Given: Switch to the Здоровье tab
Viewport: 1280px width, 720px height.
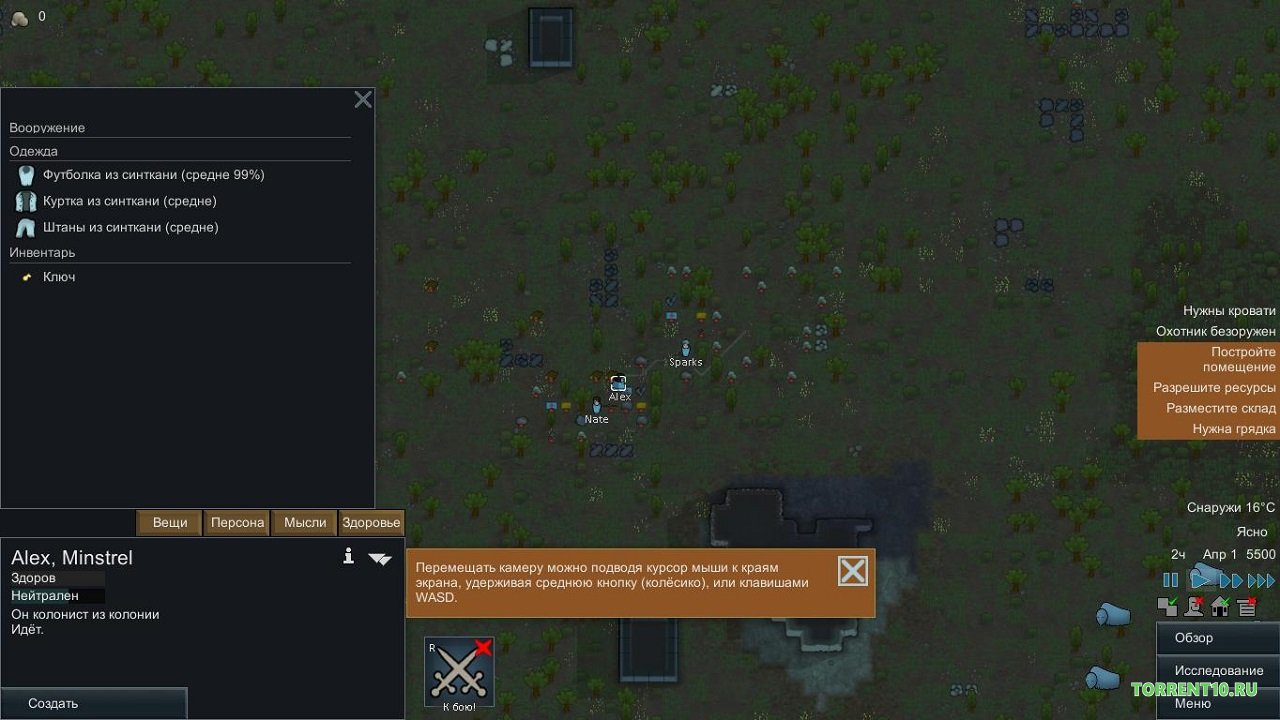Looking at the screenshot, I should [371, 522].
